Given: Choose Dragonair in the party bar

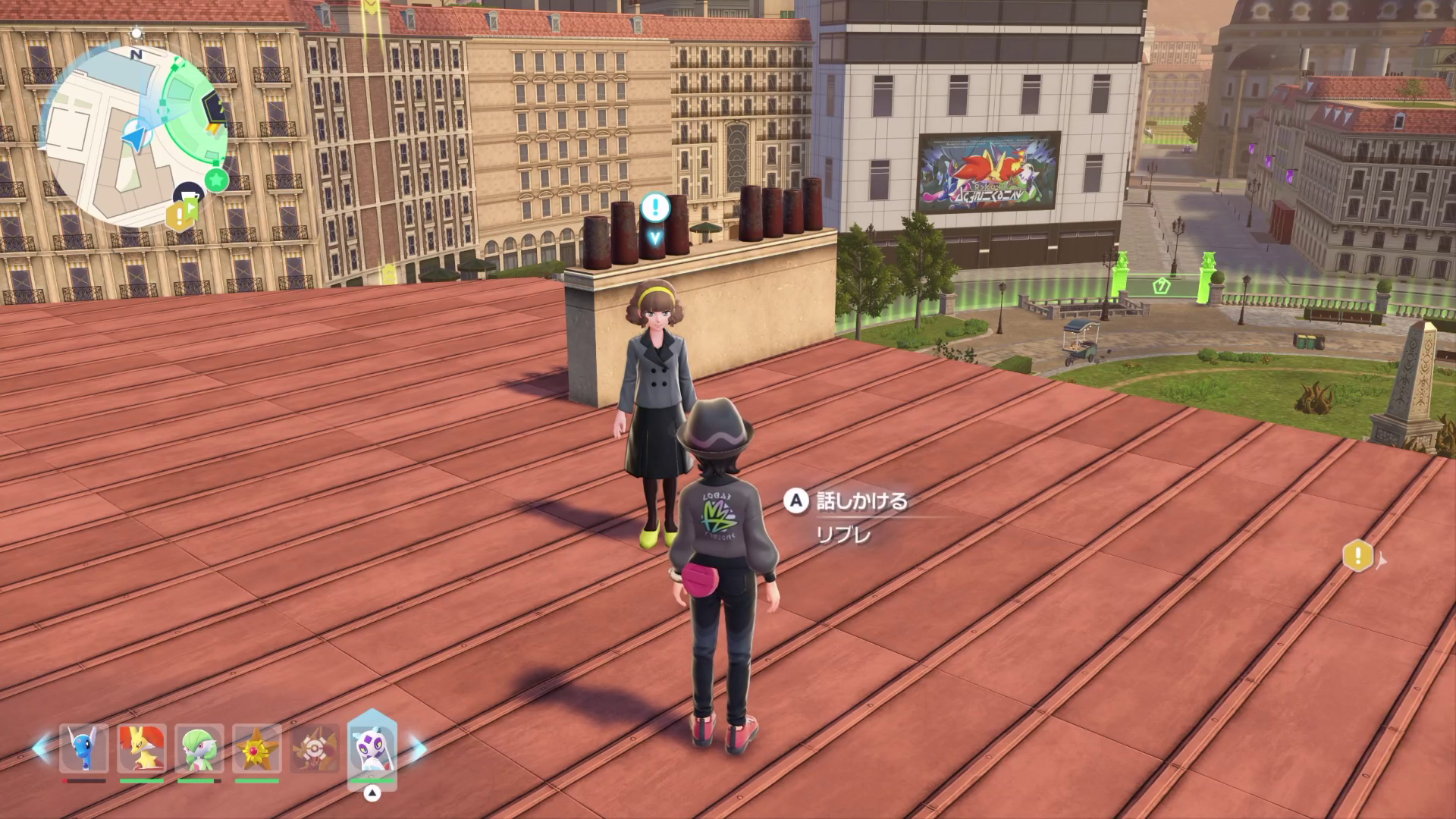Looking at the screenshot, I should pyautogui.click(x=84, y=748).
